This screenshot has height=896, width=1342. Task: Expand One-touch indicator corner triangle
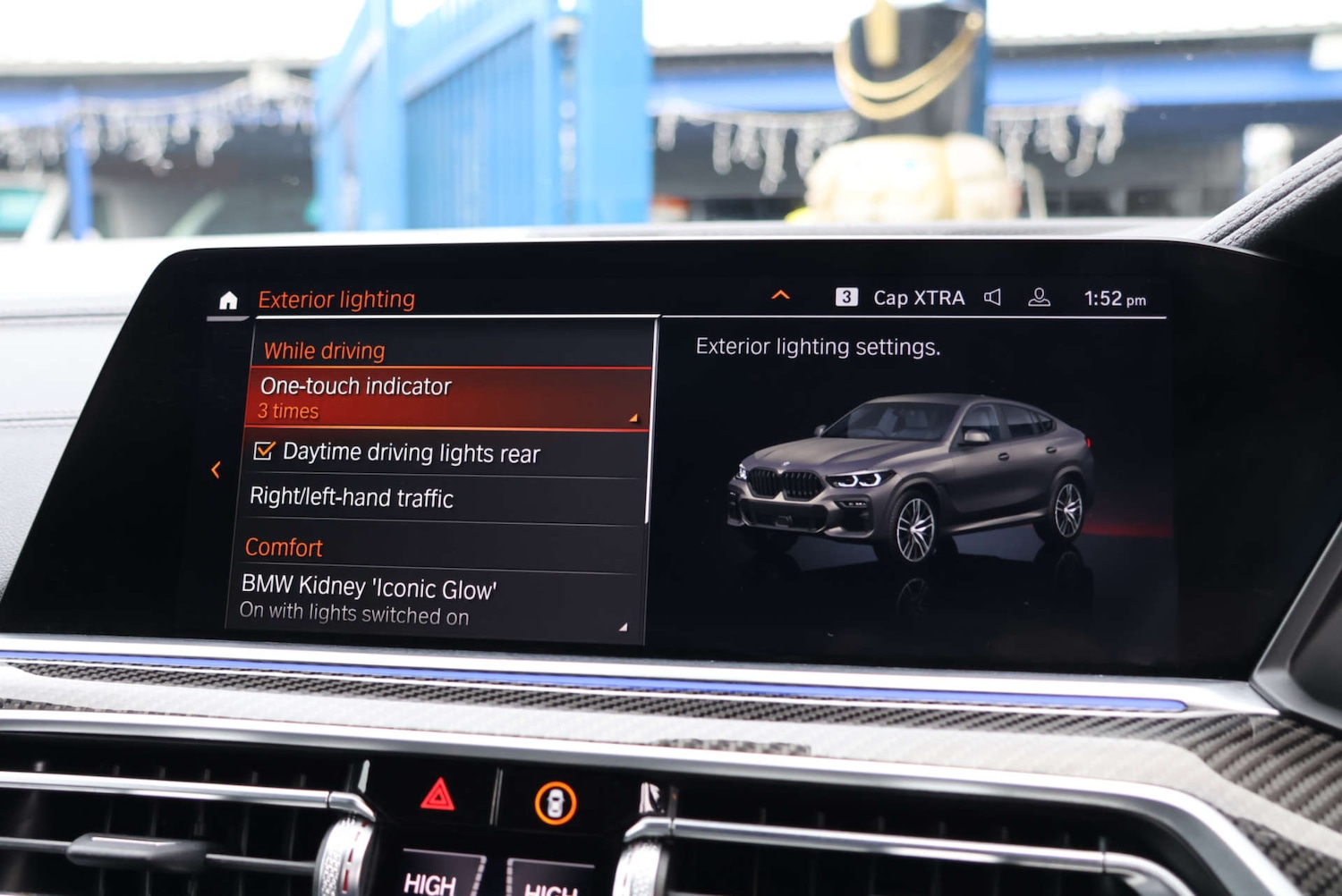(x=633, y=418)
